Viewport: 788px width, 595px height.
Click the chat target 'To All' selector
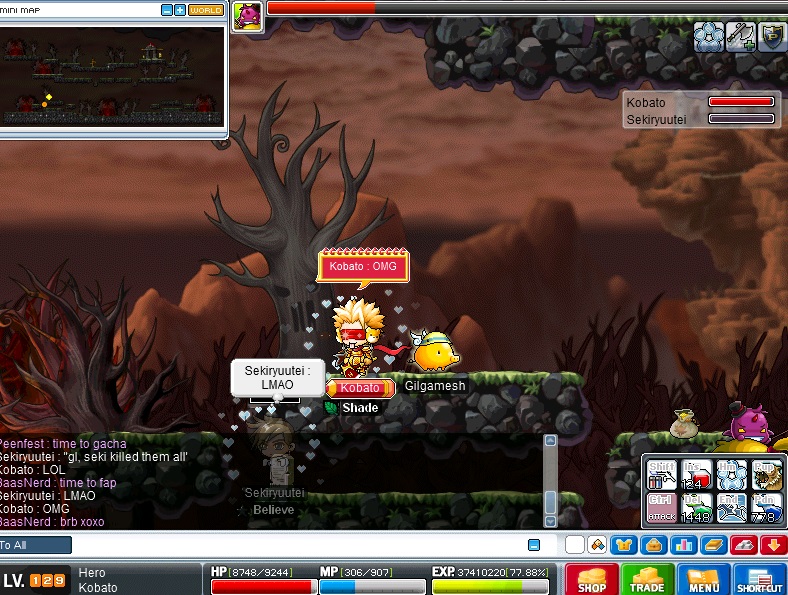coord(36,545)
